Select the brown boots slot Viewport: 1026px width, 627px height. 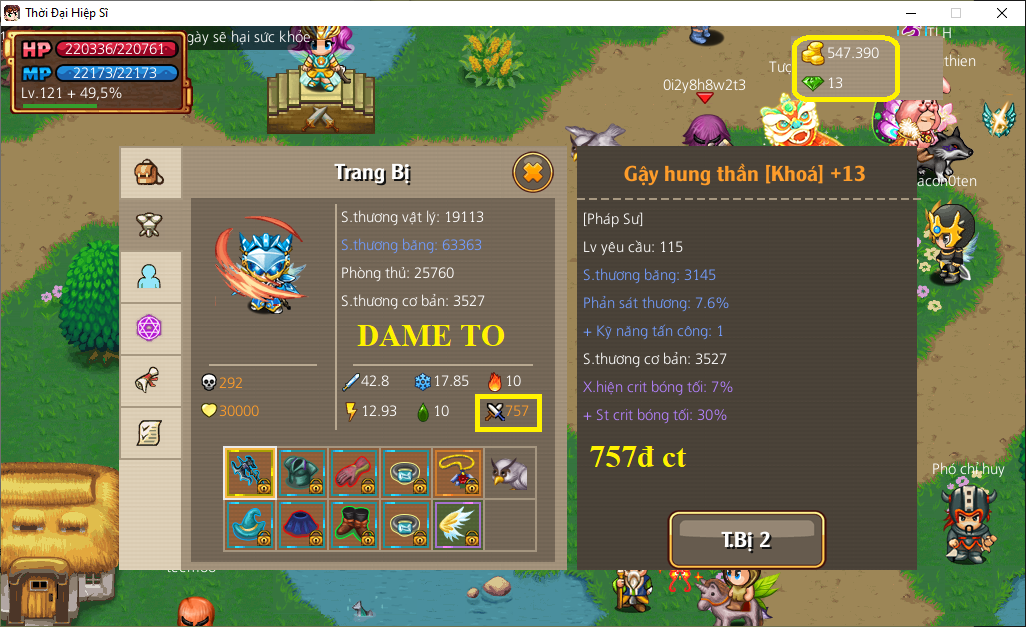click(354, 525)
